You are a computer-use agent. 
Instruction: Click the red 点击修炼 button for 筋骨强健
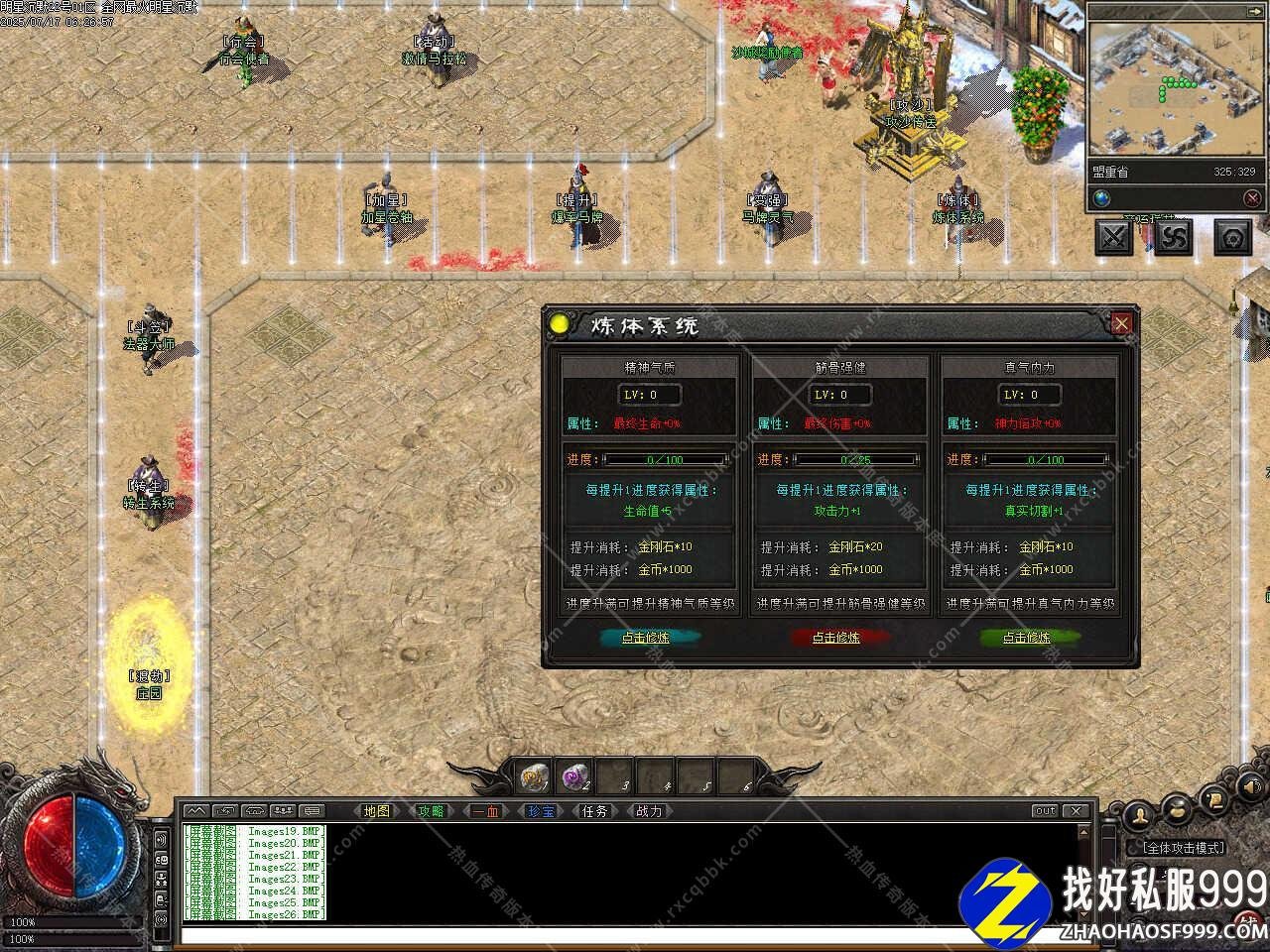tap(836, 638)
